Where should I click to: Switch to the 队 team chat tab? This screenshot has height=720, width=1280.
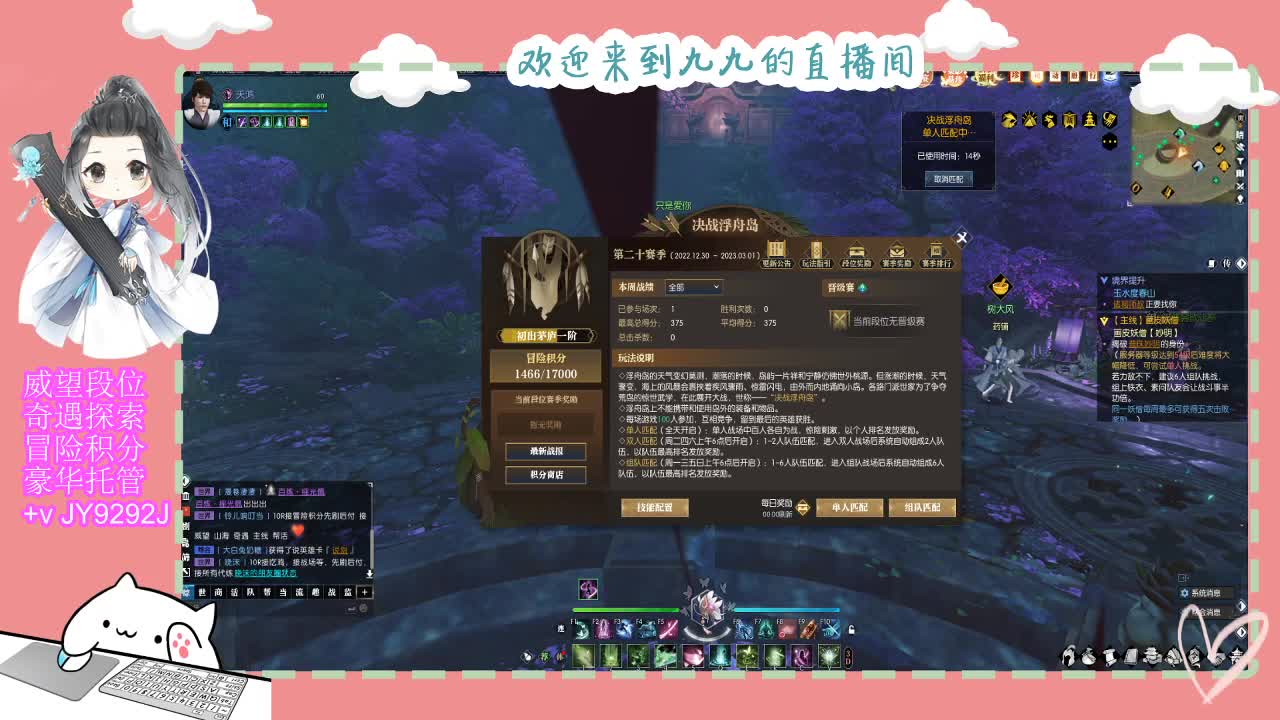(251, 592)
